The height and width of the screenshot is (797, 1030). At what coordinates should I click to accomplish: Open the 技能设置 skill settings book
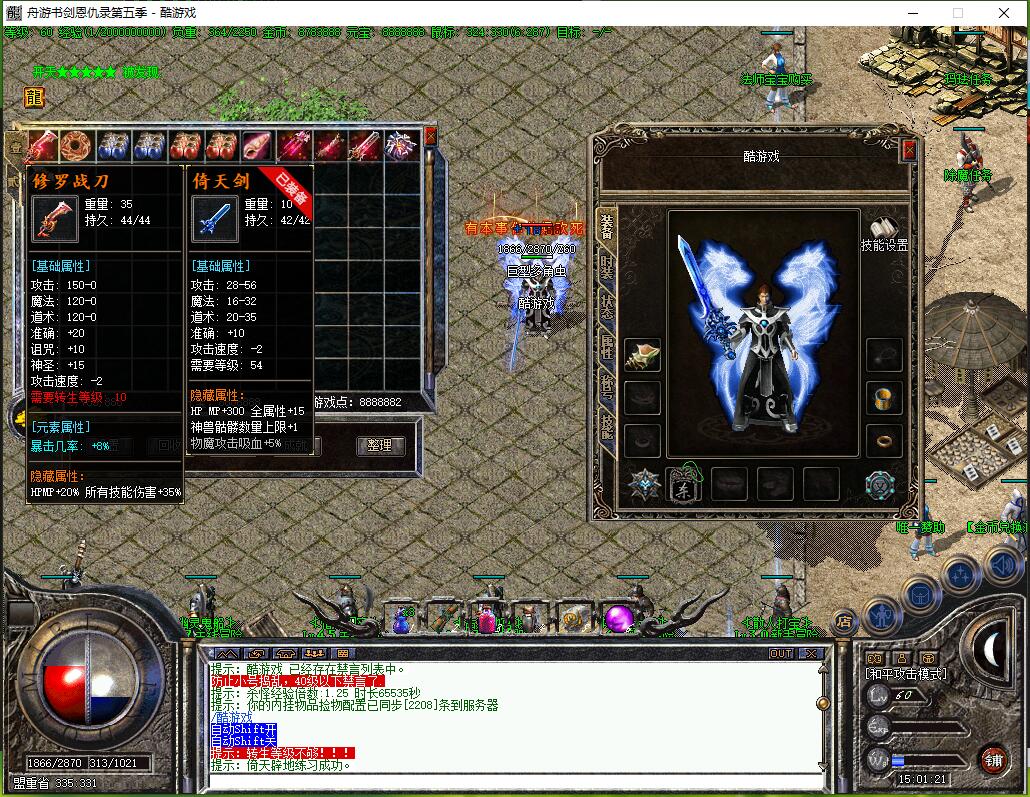(x=884, y=232)
